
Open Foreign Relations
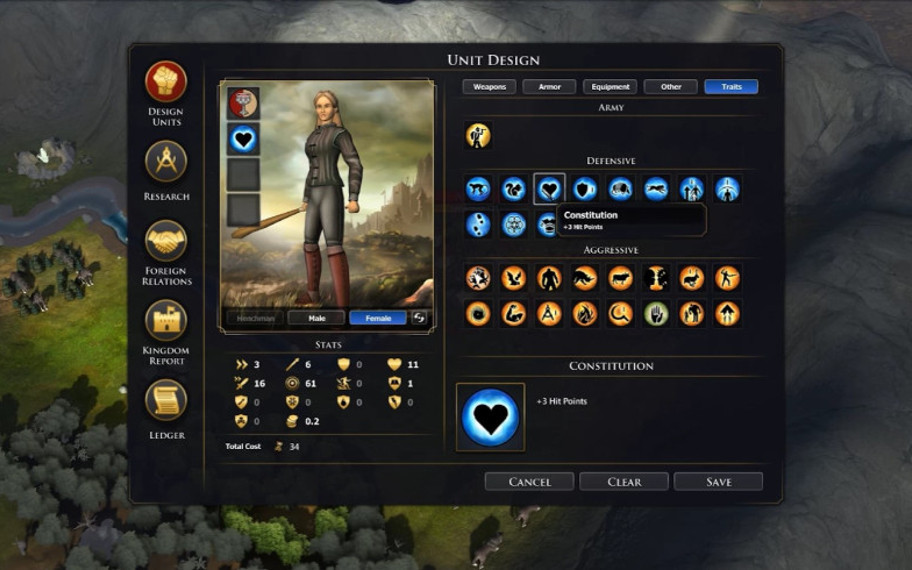(166, 241)
